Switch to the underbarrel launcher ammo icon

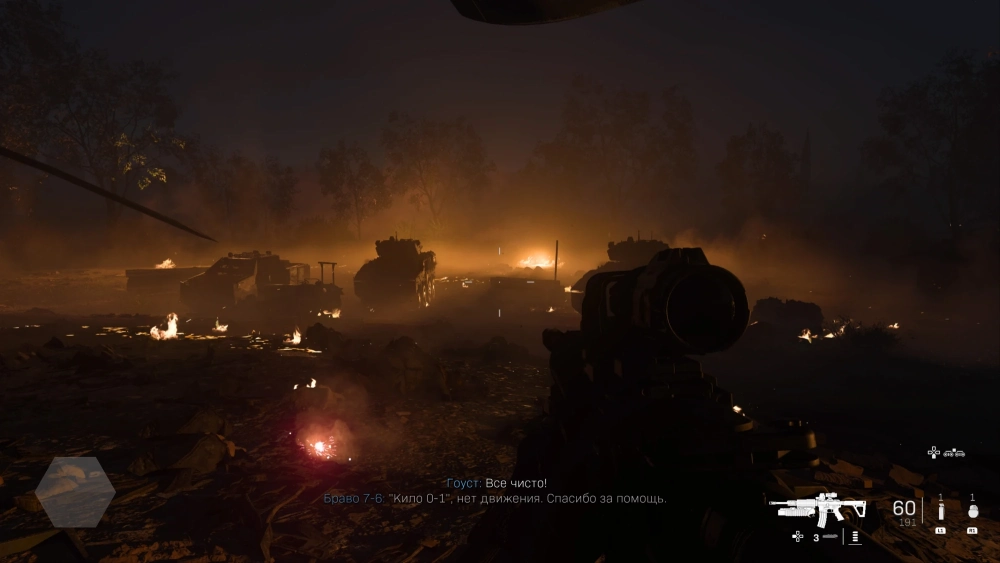829,537
